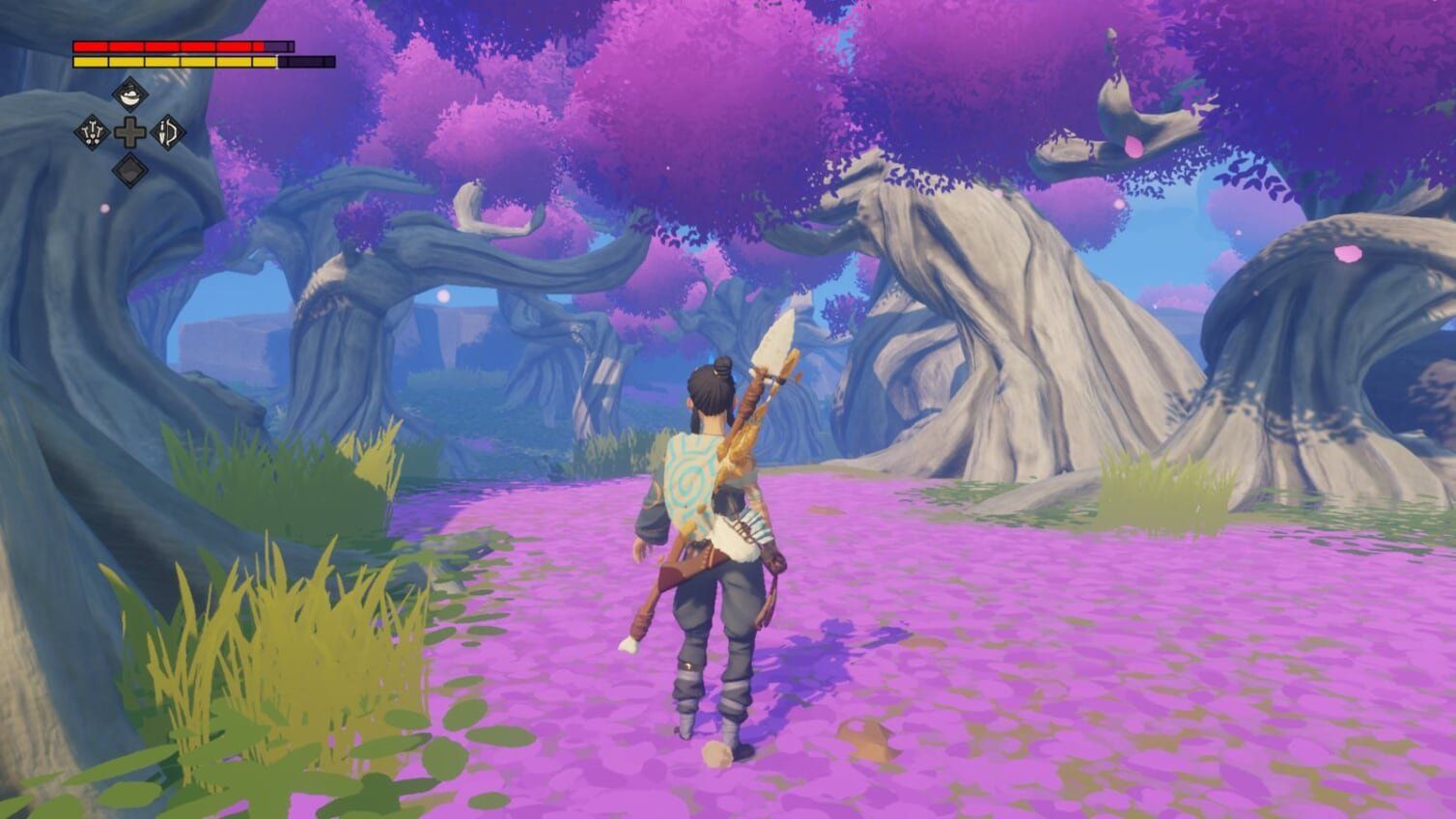Image resolution: width=1456 pixels, height=819 pixels.
Task: Click the depleted dark end of the health bar
Action: 280,45
